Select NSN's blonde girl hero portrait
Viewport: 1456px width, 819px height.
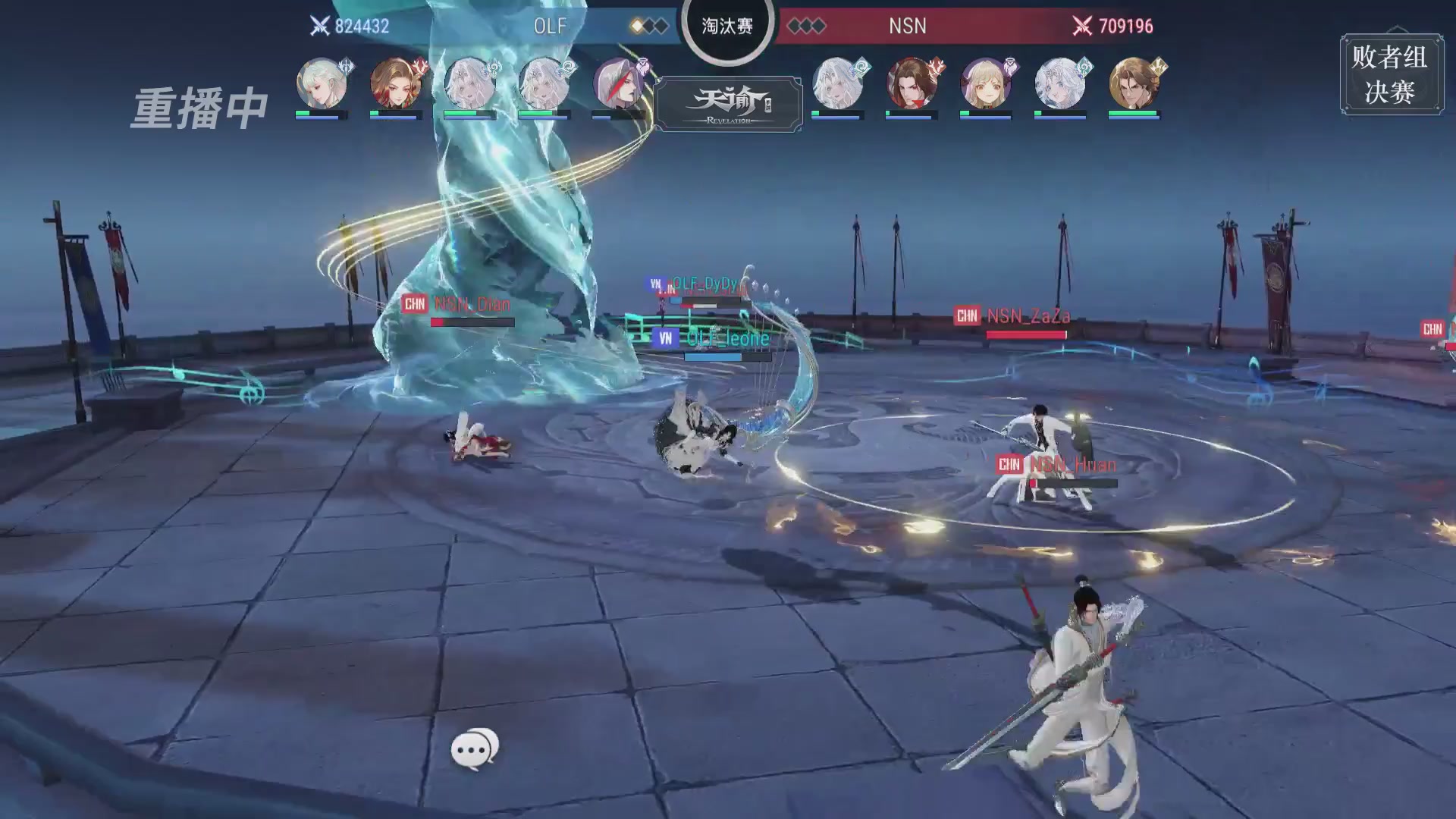click(985, 83)
